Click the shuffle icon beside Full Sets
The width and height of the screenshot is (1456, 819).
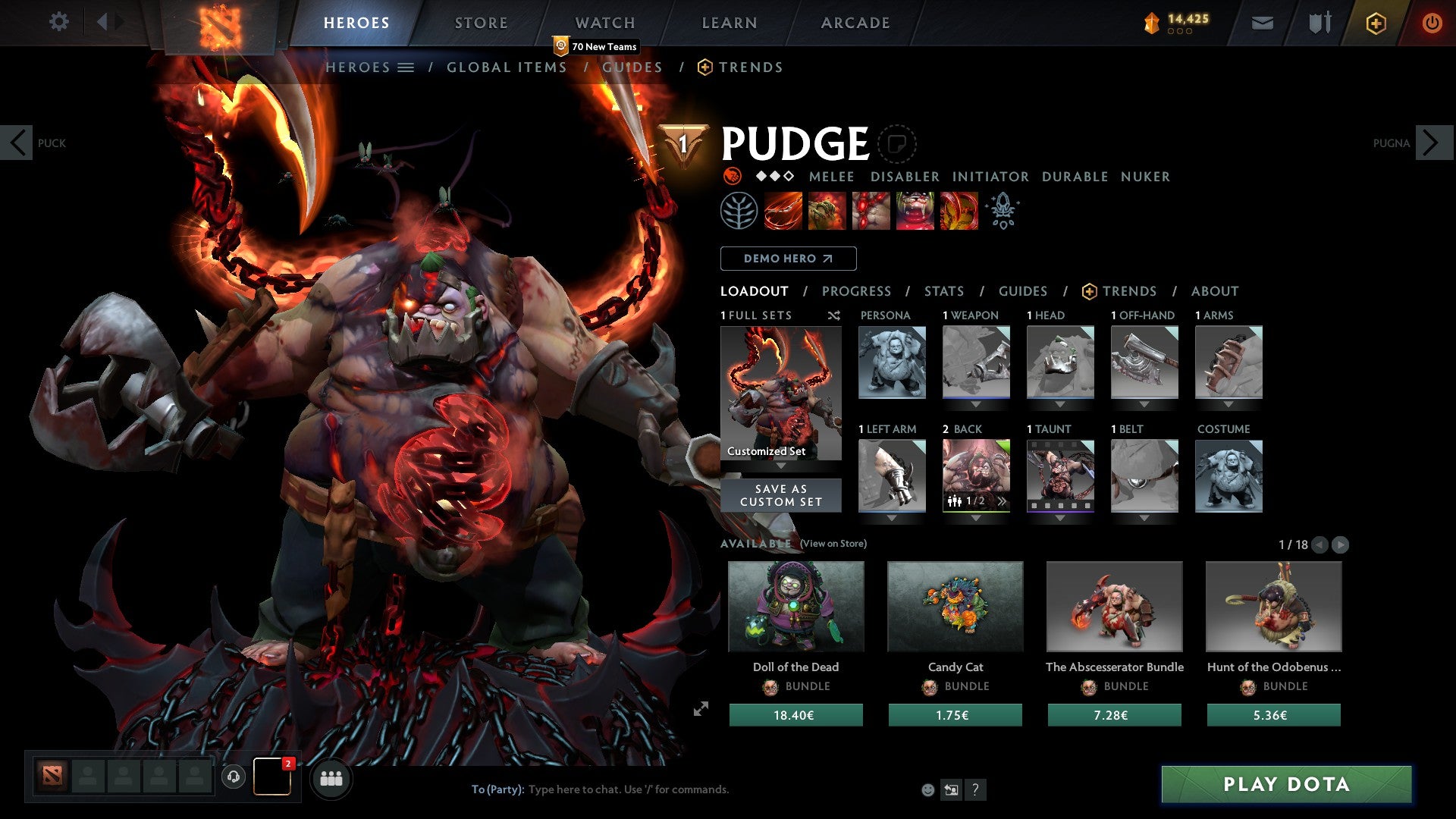[834, 315]
